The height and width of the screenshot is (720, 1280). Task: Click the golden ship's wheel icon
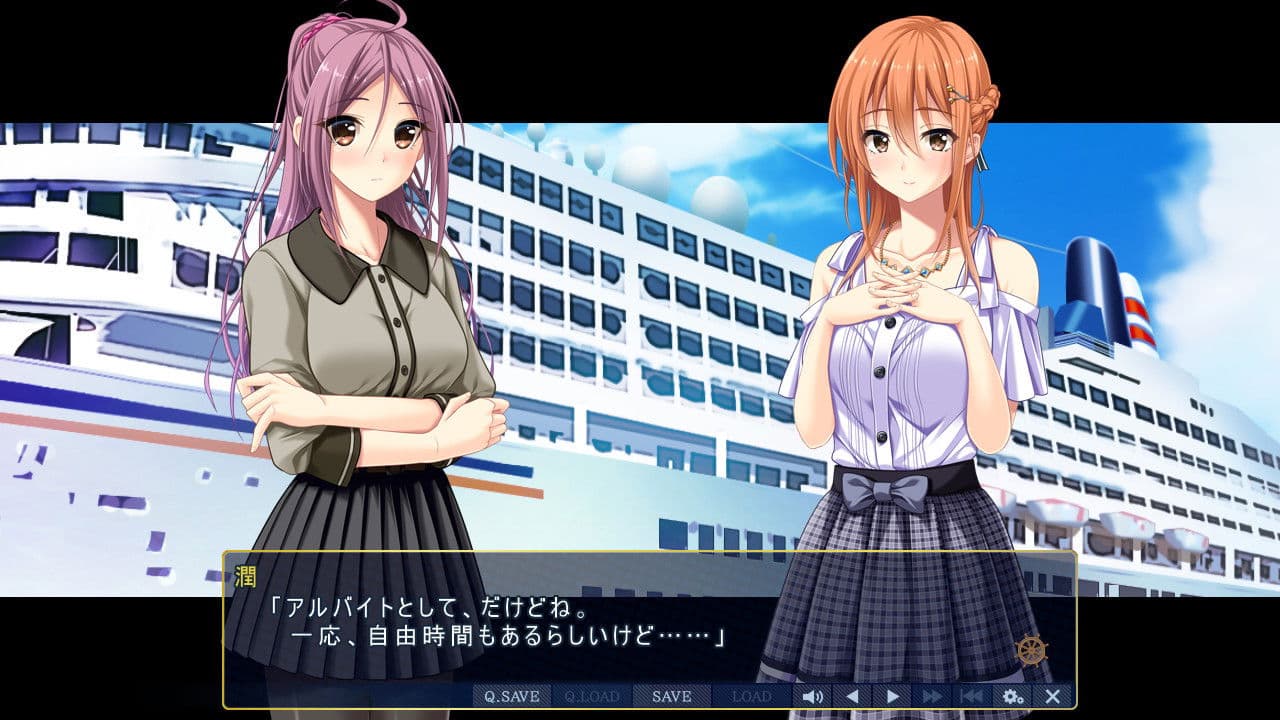(x=1031, y=651)
